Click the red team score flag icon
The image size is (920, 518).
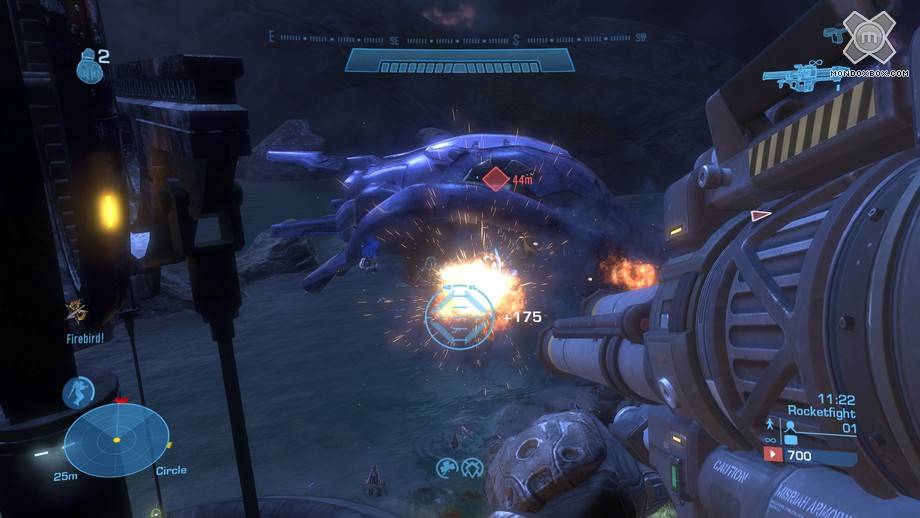[773, 455]
